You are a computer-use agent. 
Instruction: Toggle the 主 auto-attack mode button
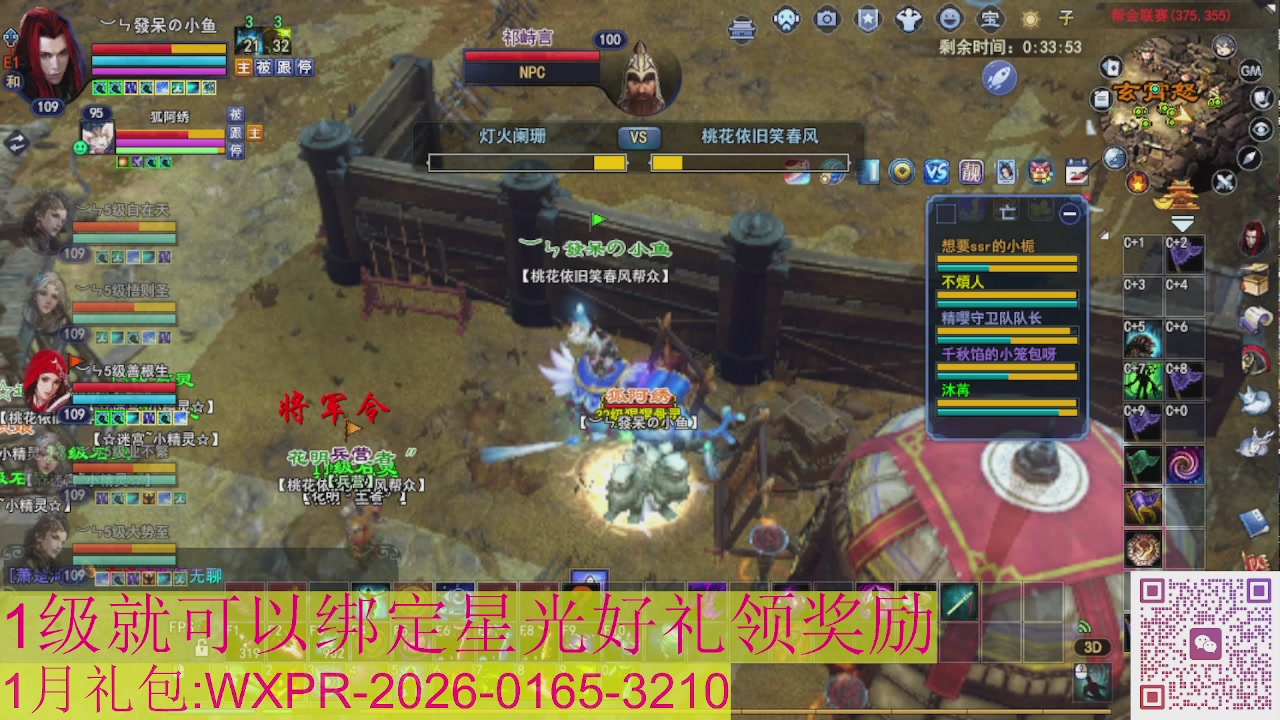pos(244,67)
